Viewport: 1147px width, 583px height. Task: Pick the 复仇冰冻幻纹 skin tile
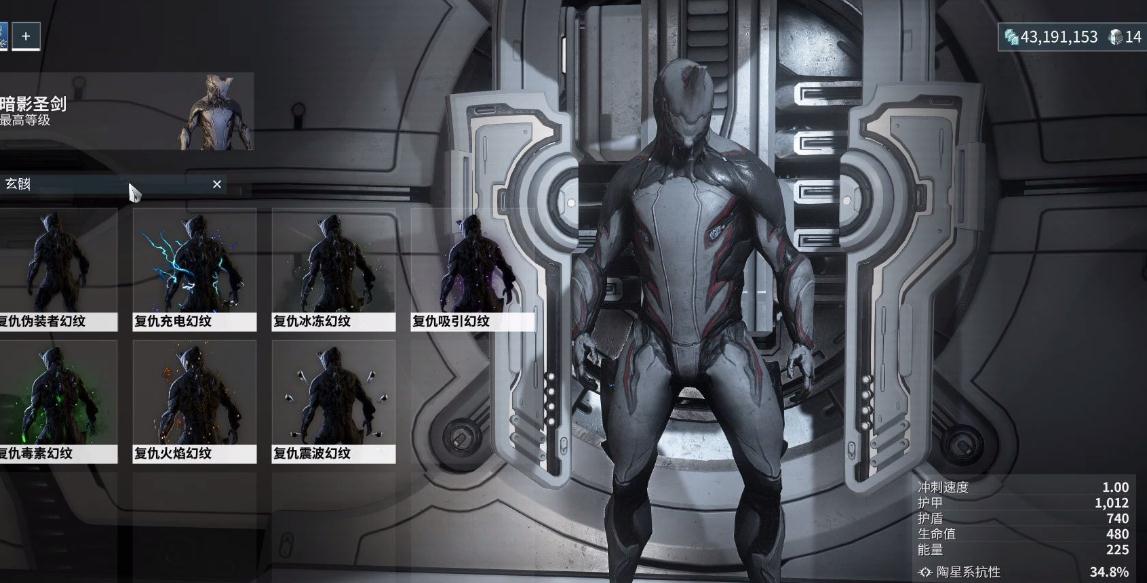tap(333, 268)
